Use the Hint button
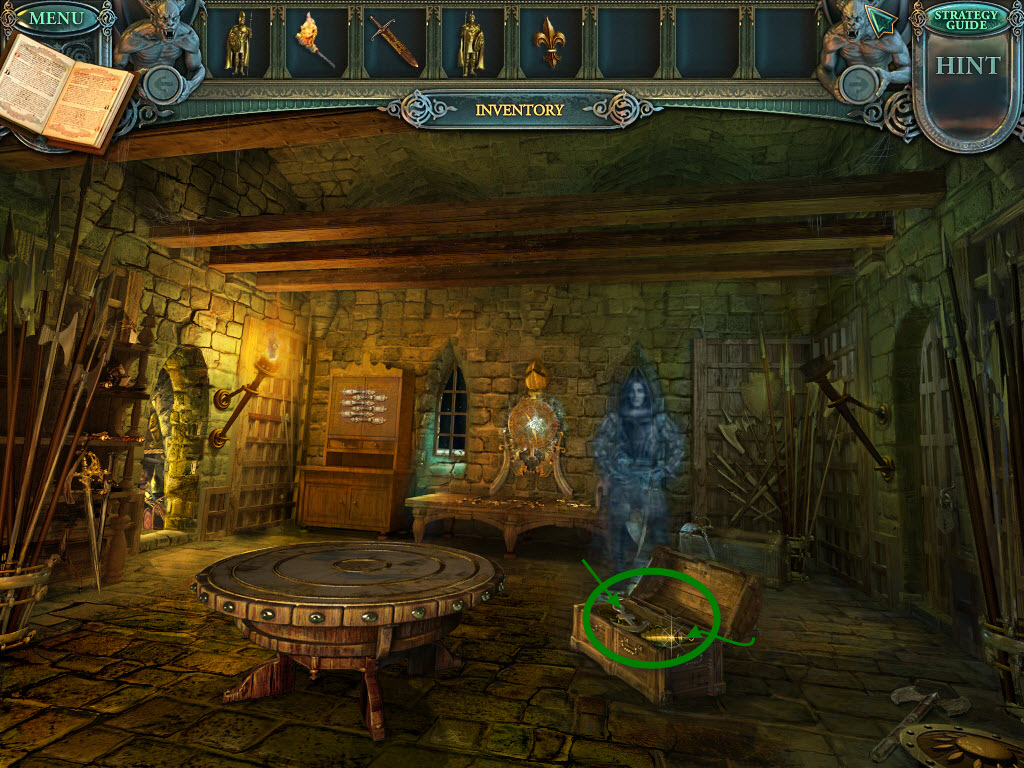This screenshot has width=1024, height=768. pyautogui.click(x=967, y=66)
